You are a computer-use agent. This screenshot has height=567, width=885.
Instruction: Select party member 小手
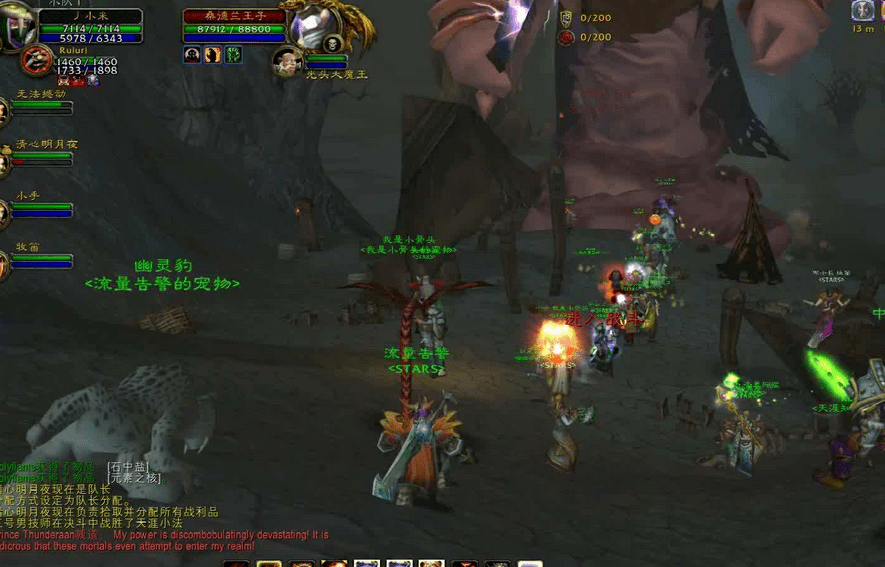[3, 212]
